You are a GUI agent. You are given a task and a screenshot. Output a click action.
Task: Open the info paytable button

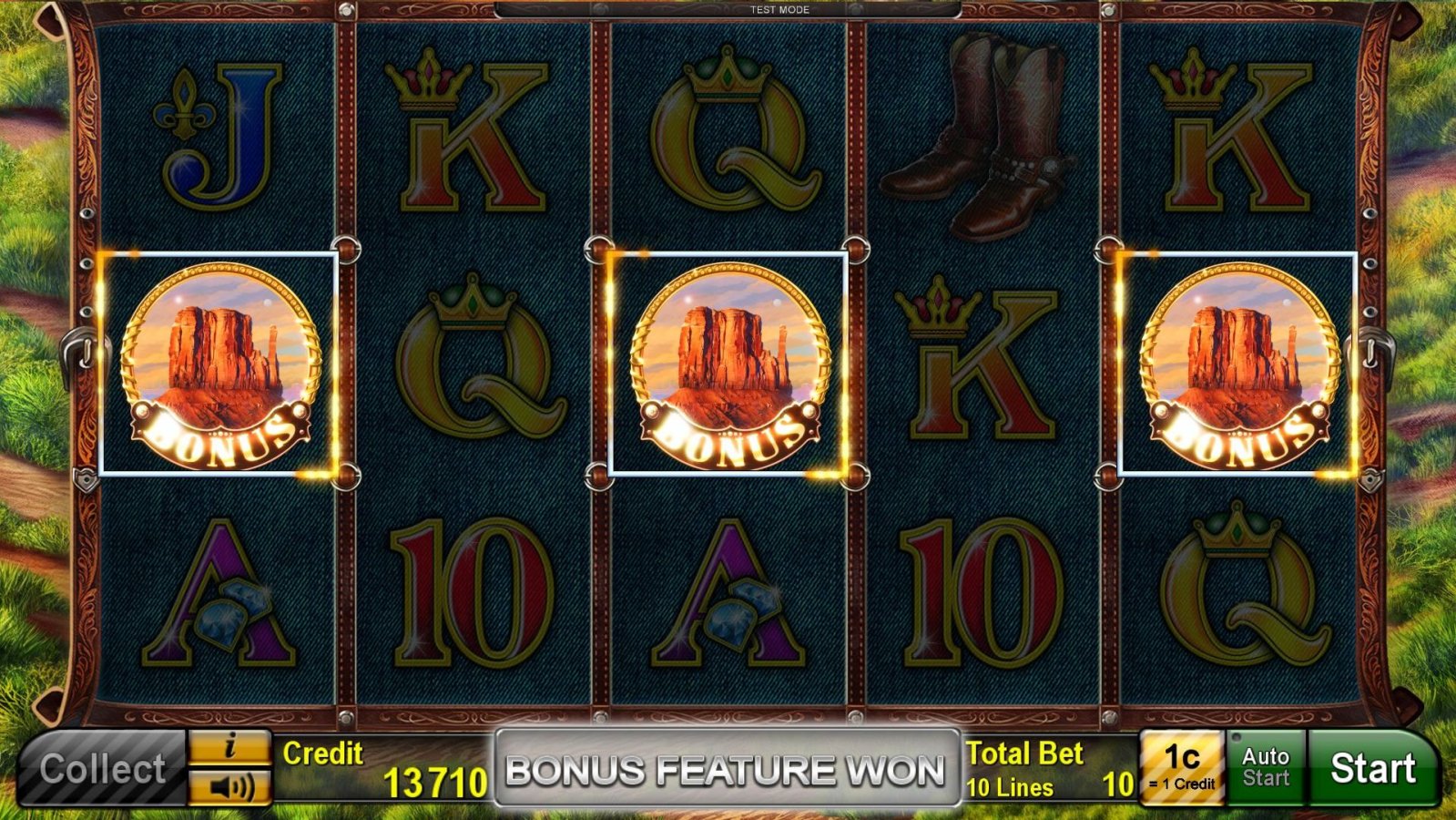(229, 749)
